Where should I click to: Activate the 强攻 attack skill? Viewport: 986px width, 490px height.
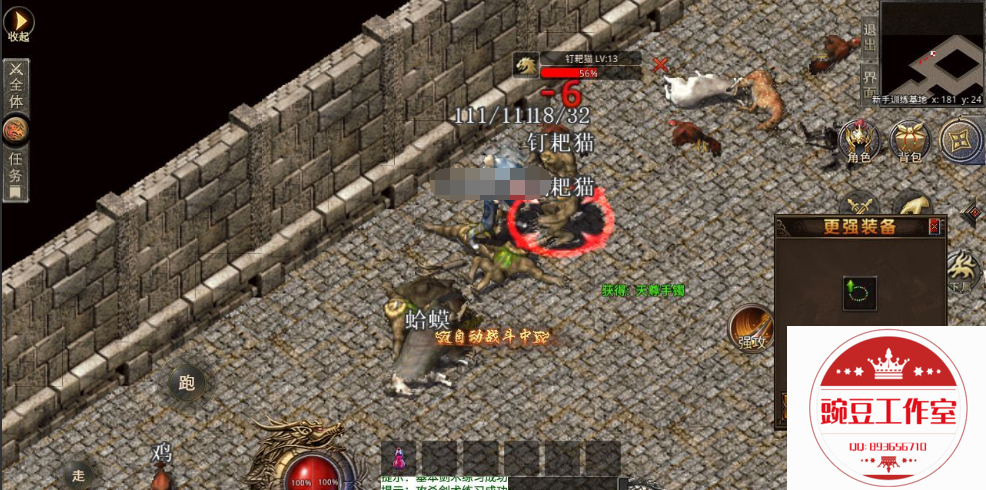pyautogui.click(x=752, y=329)
